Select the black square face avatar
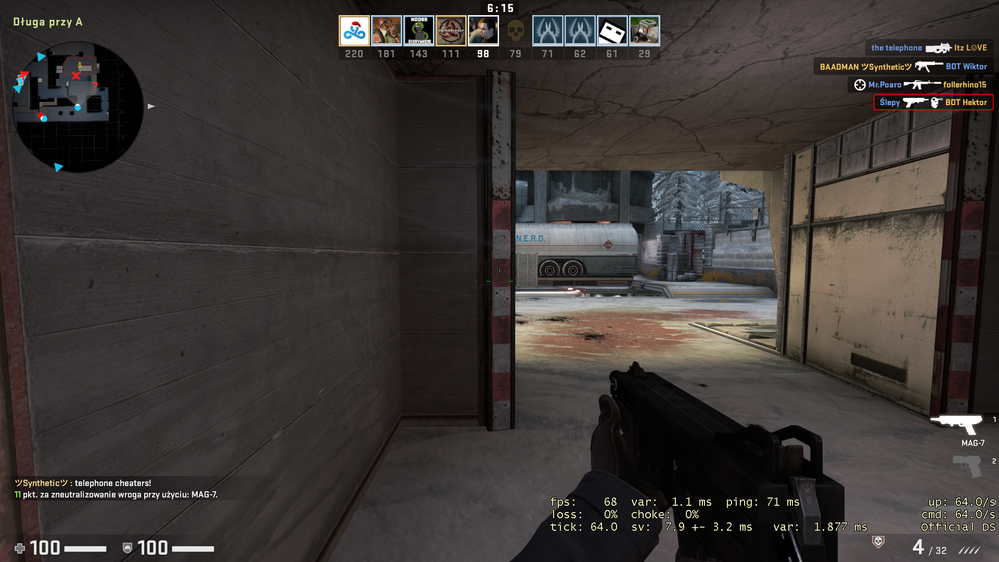 pos(612,31)
